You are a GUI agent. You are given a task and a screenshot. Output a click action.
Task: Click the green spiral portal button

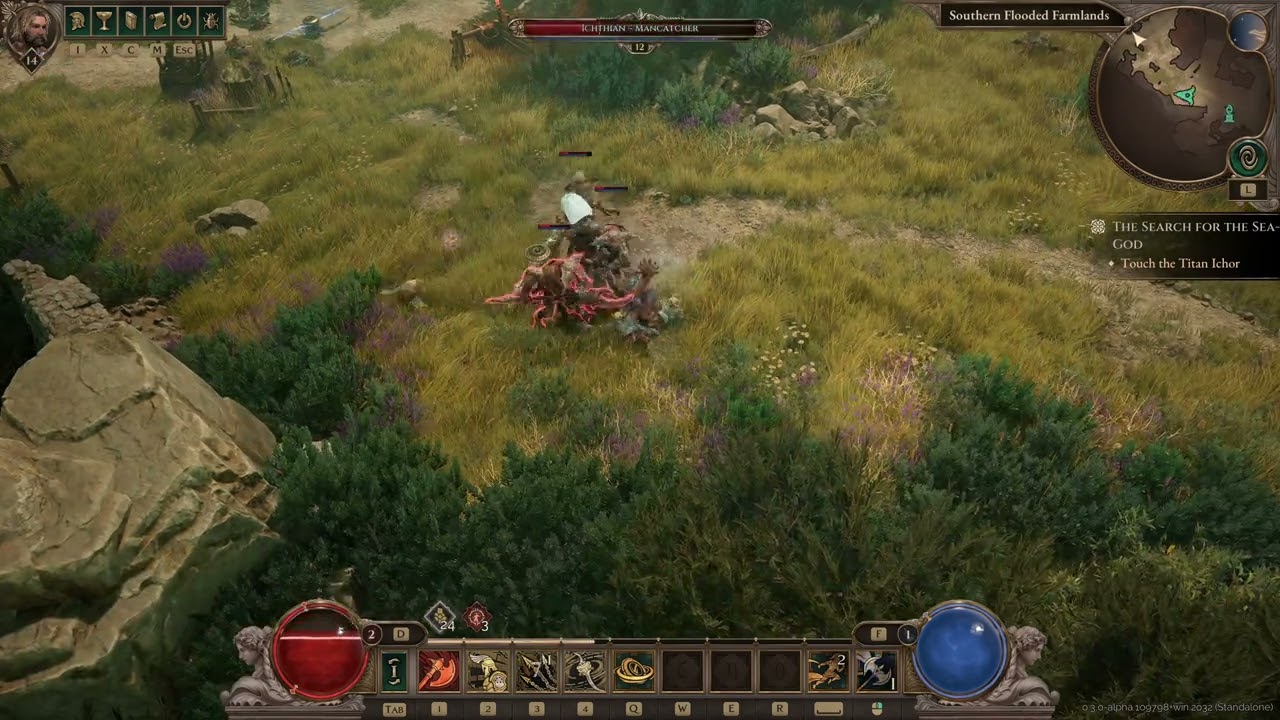tap(1247, 158)
